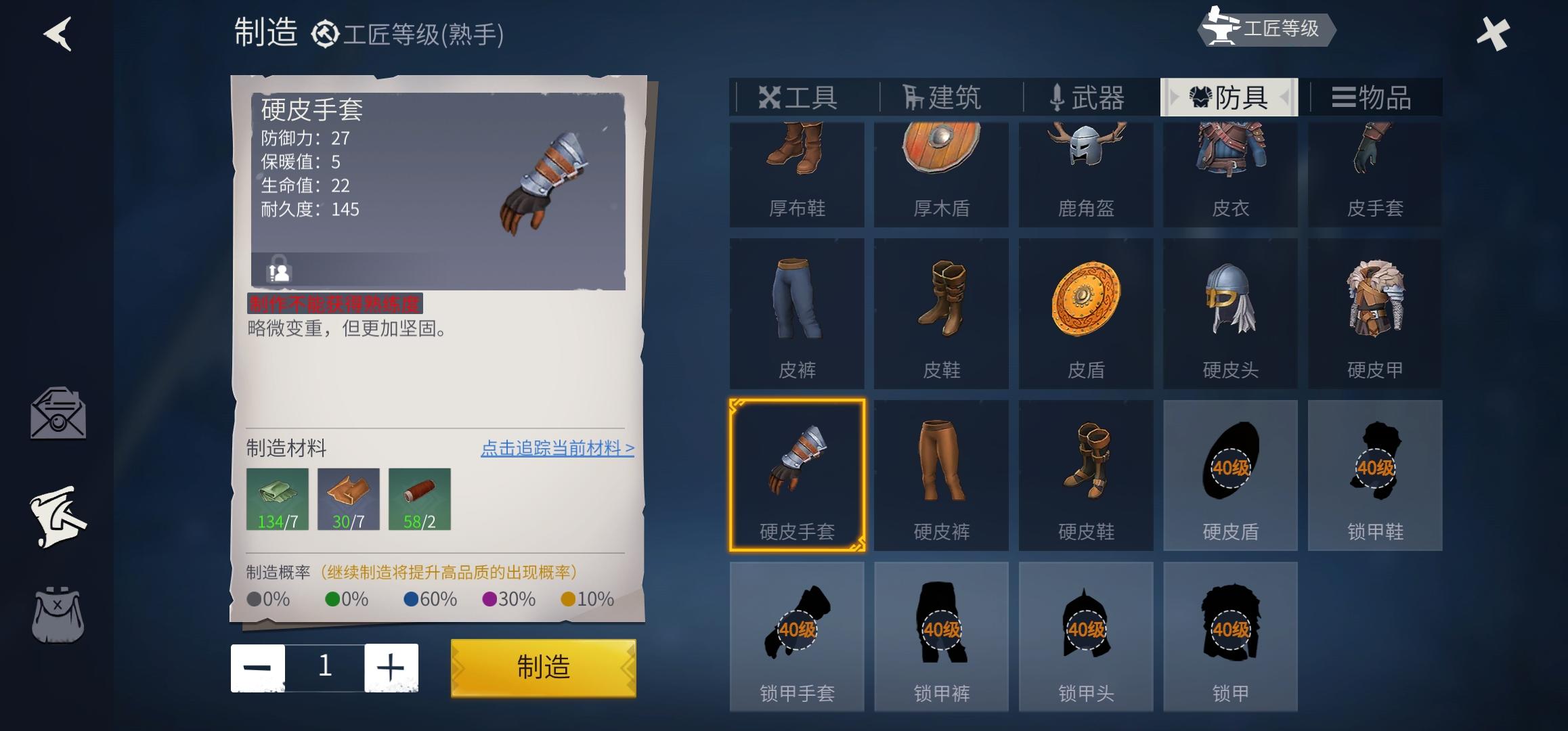This screenshot has height=731, width=1568.
Task: Click the mail/report icon in left sidebar
Action: (x=58, y=414)
